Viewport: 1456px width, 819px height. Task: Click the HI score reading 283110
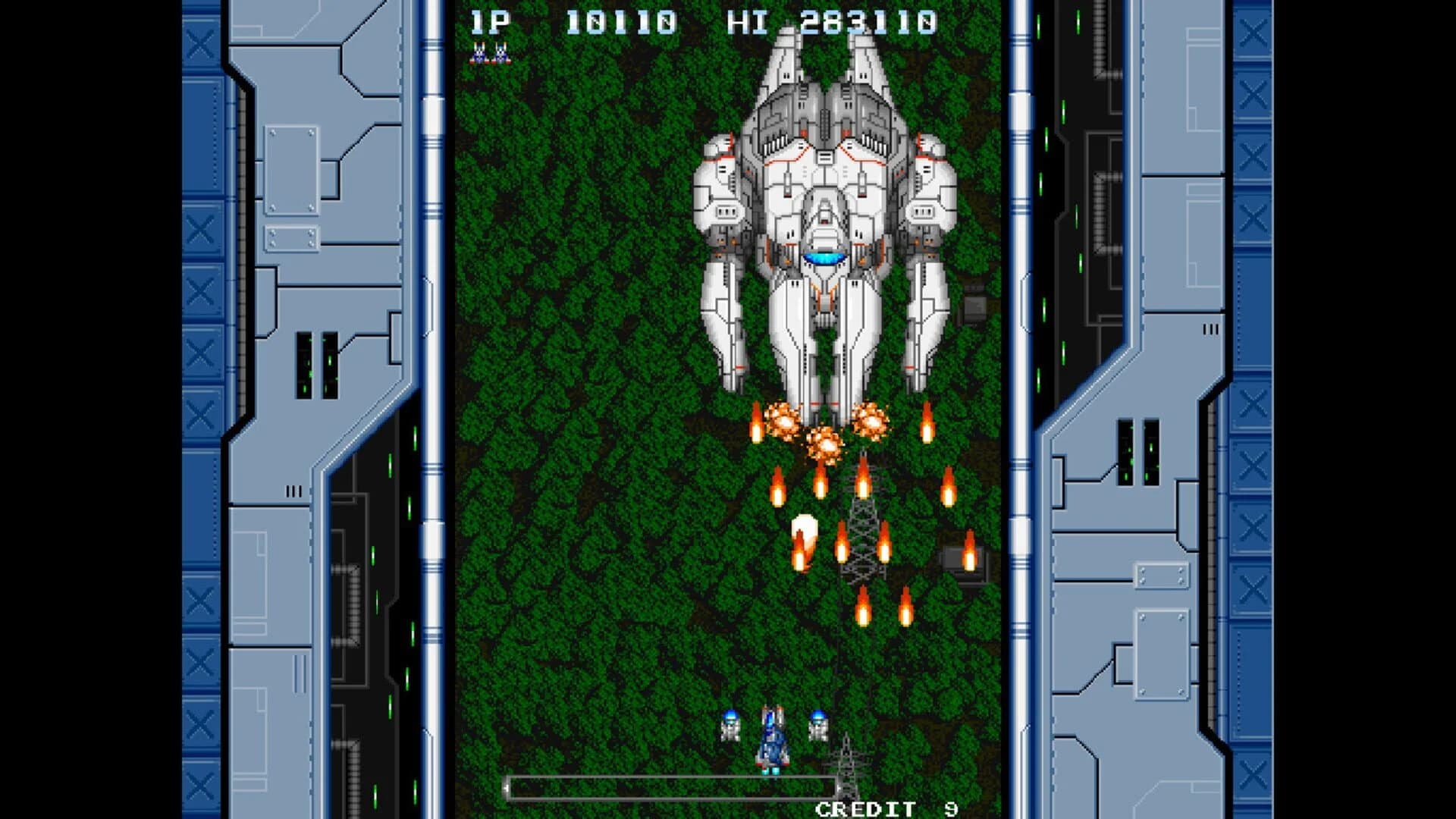[x=872, y=23]
